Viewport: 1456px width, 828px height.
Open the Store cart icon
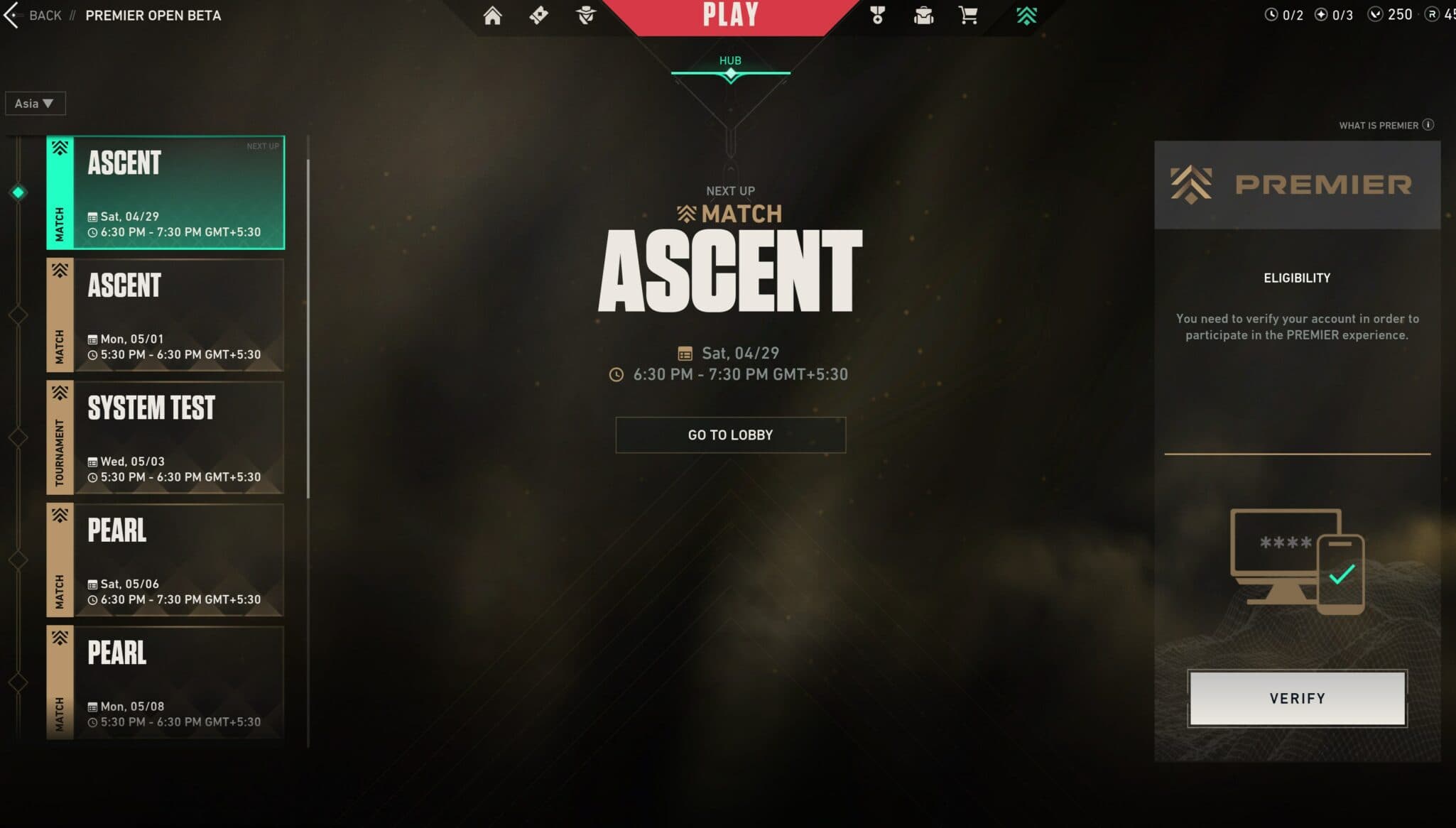tap(967, 14)
